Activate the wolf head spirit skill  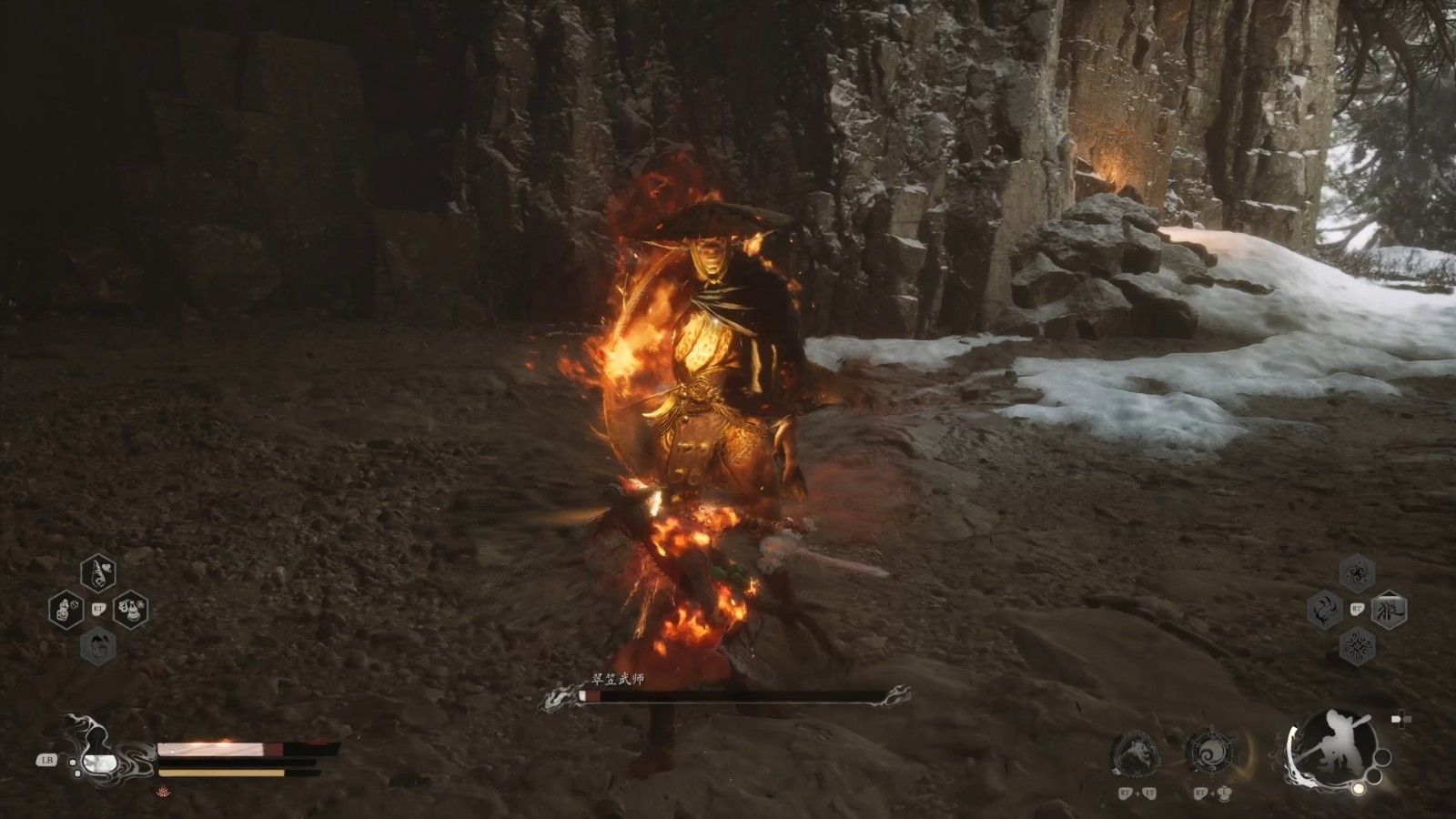click(x=1134, y=752)
